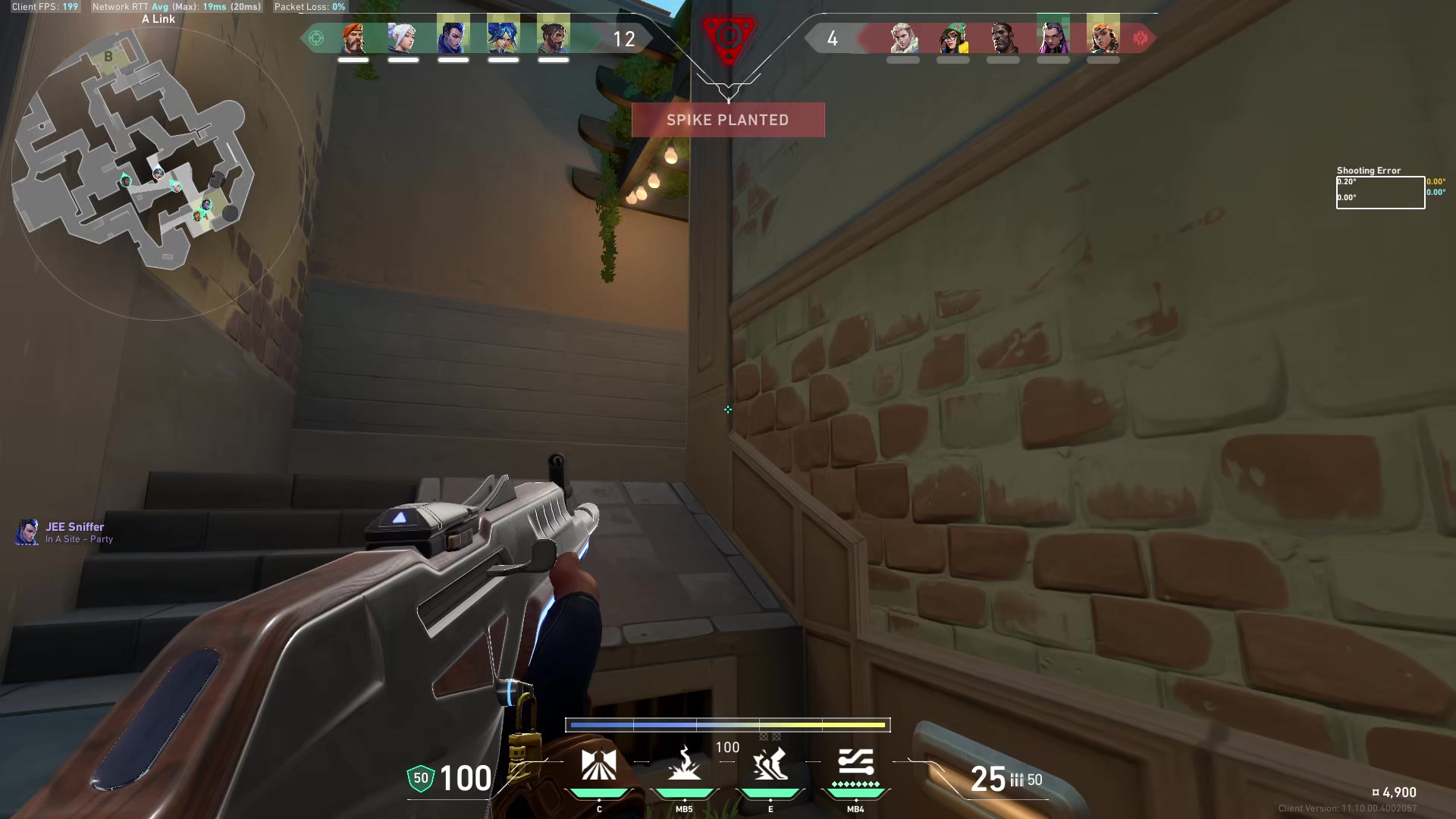This screenshot has width=1456, height=819.
Task: Click the Shooting Error stats panel
Action: (x=1380, y=190)
